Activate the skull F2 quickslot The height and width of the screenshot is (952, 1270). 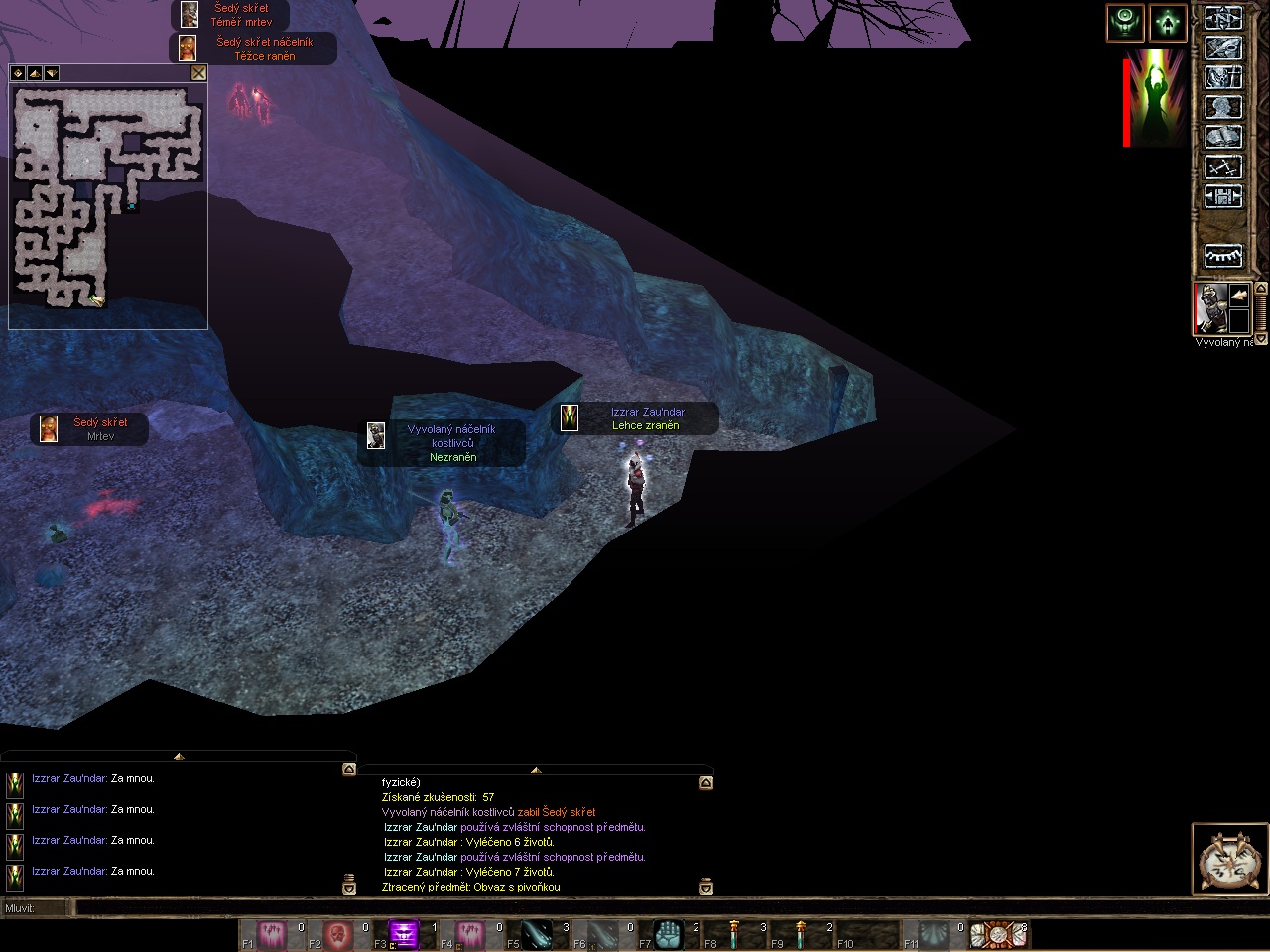[337, 934]
